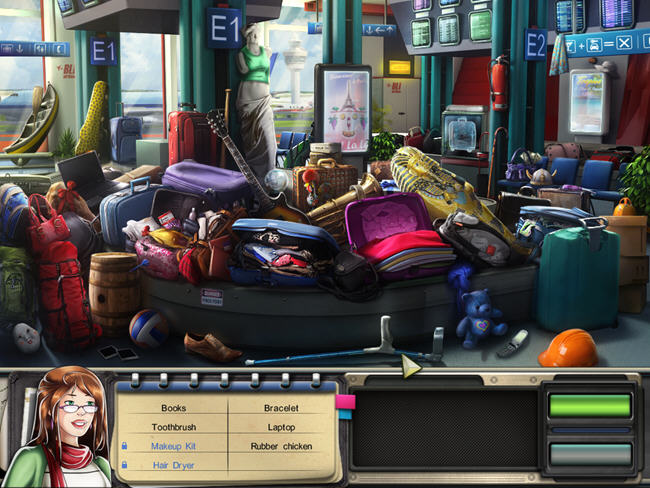This screenshot has height=488, width=650.
Task: Click the green bar button
Action: click(589, 405)
